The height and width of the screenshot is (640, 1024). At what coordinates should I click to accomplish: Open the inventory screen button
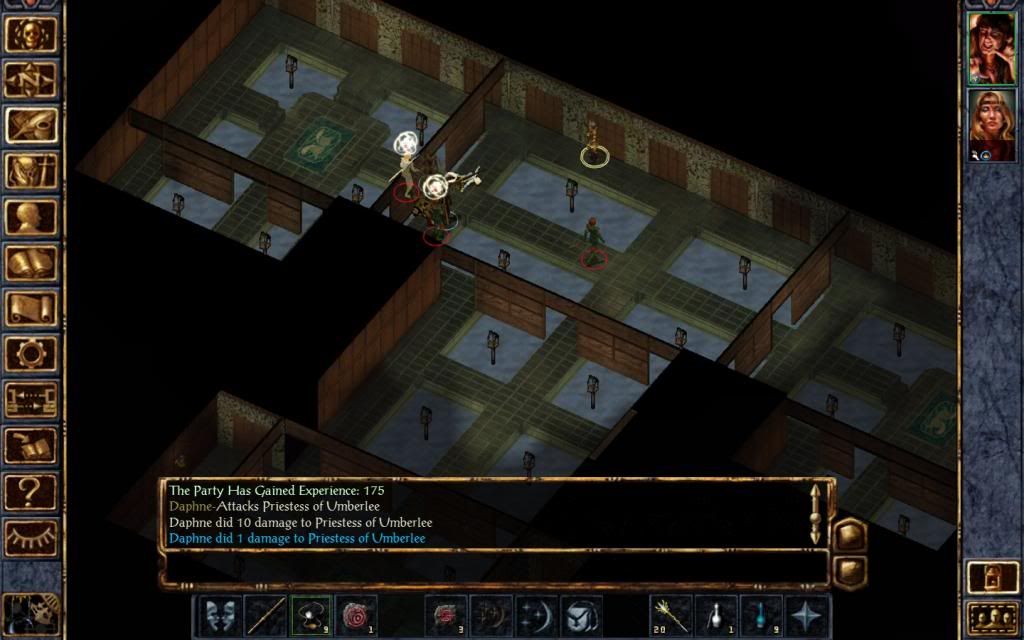click(31, 171)
